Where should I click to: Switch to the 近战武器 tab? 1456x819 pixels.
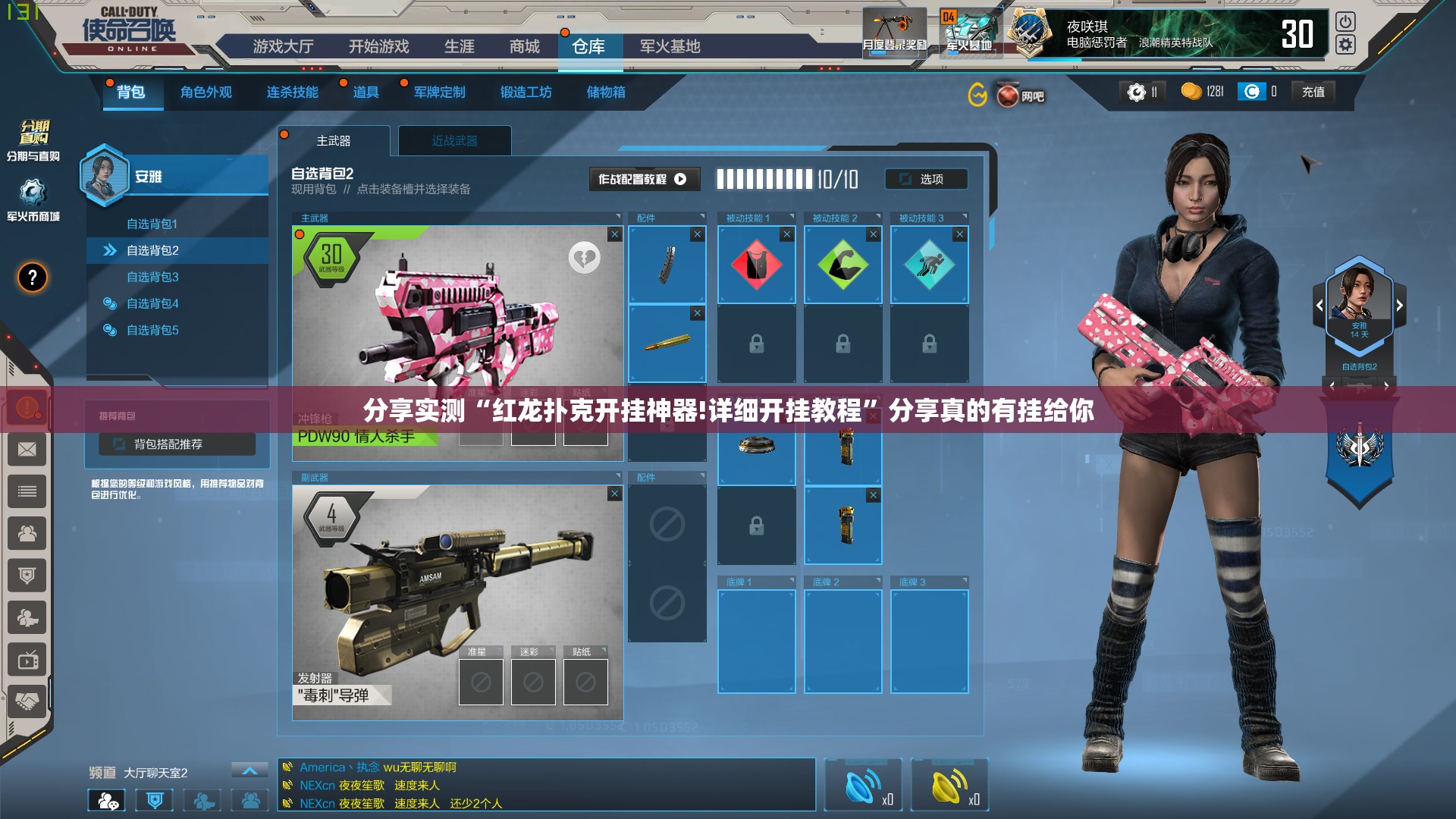coord(454,141)
